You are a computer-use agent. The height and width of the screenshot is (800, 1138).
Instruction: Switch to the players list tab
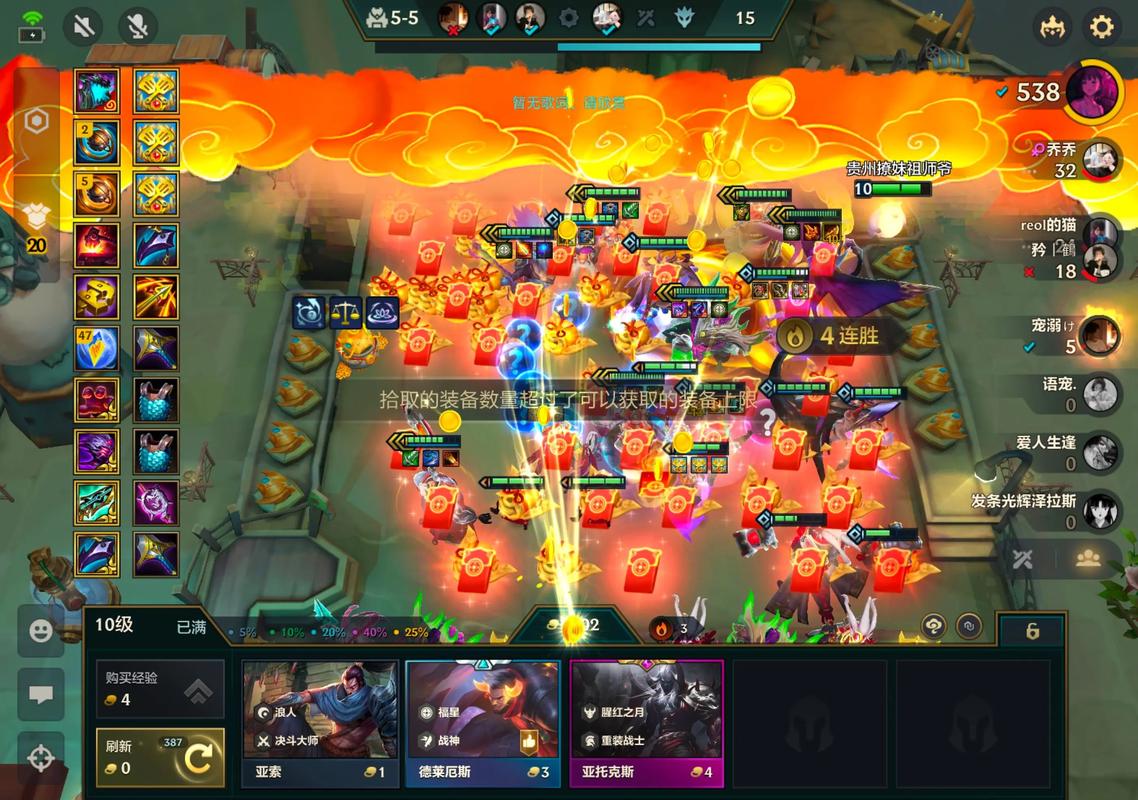click(x=1087, y=559)
